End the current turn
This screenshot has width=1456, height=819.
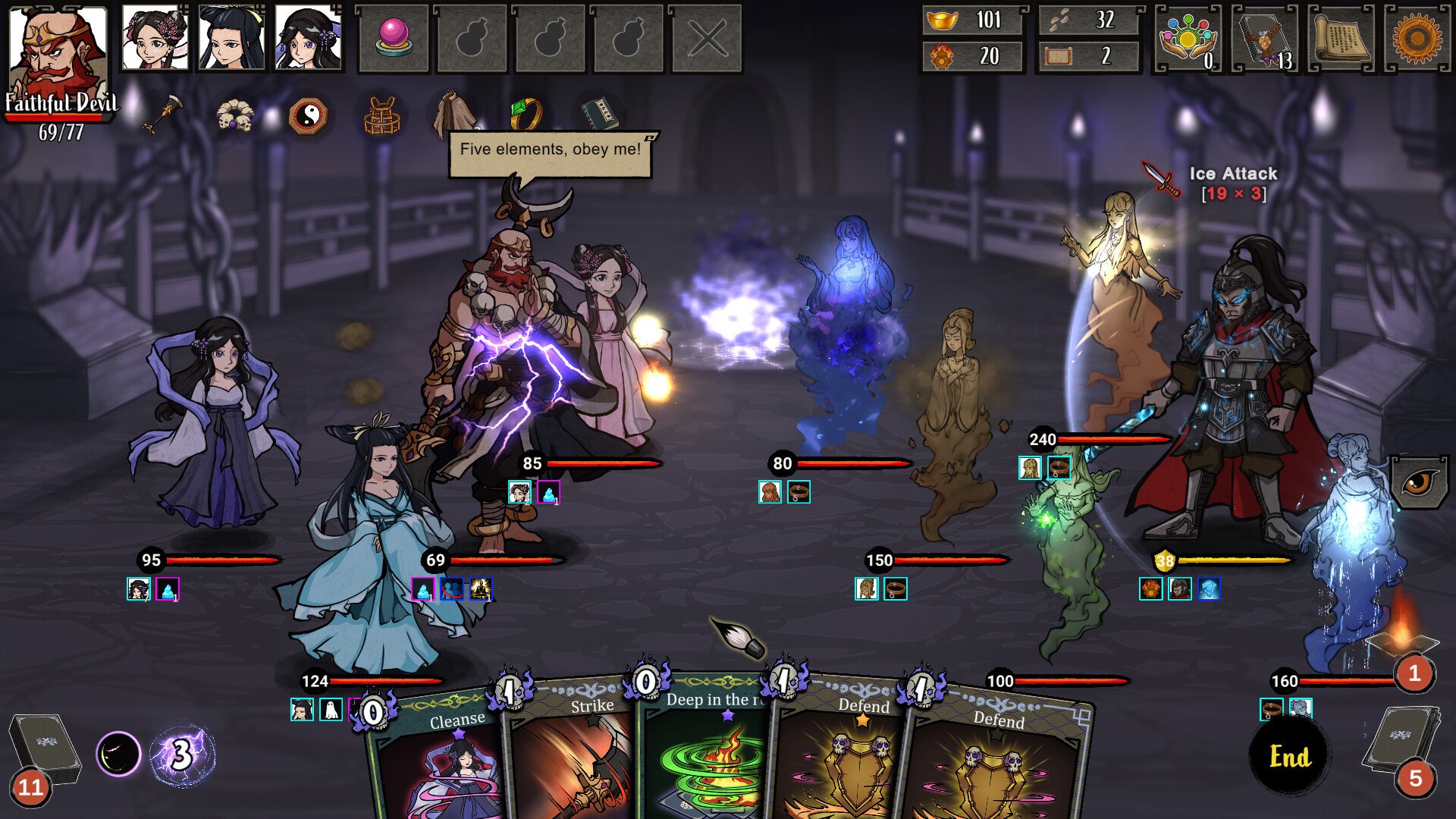[x=1289, y=756]
